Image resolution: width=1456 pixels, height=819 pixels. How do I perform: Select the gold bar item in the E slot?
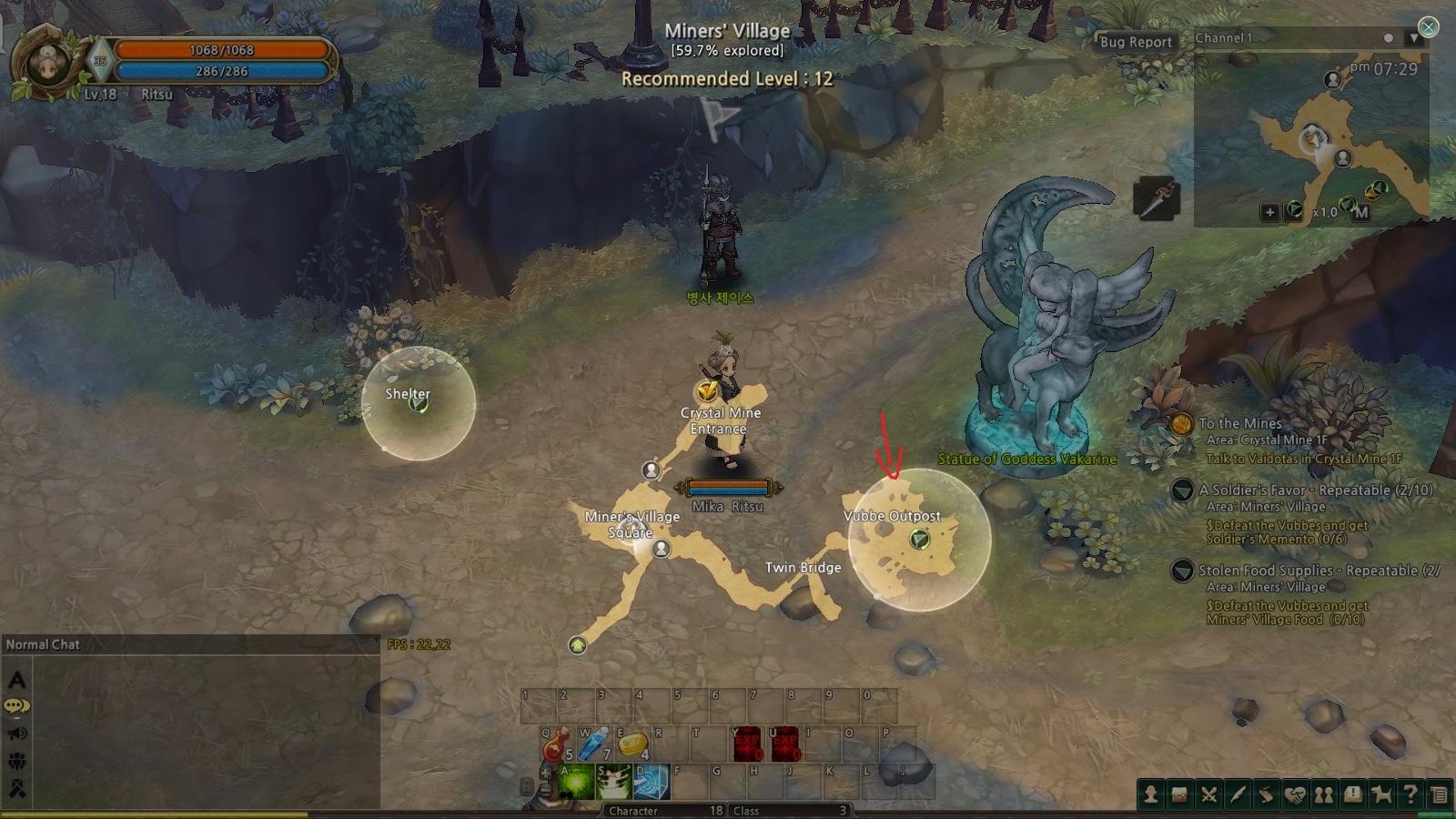click(x=632, y=744)
